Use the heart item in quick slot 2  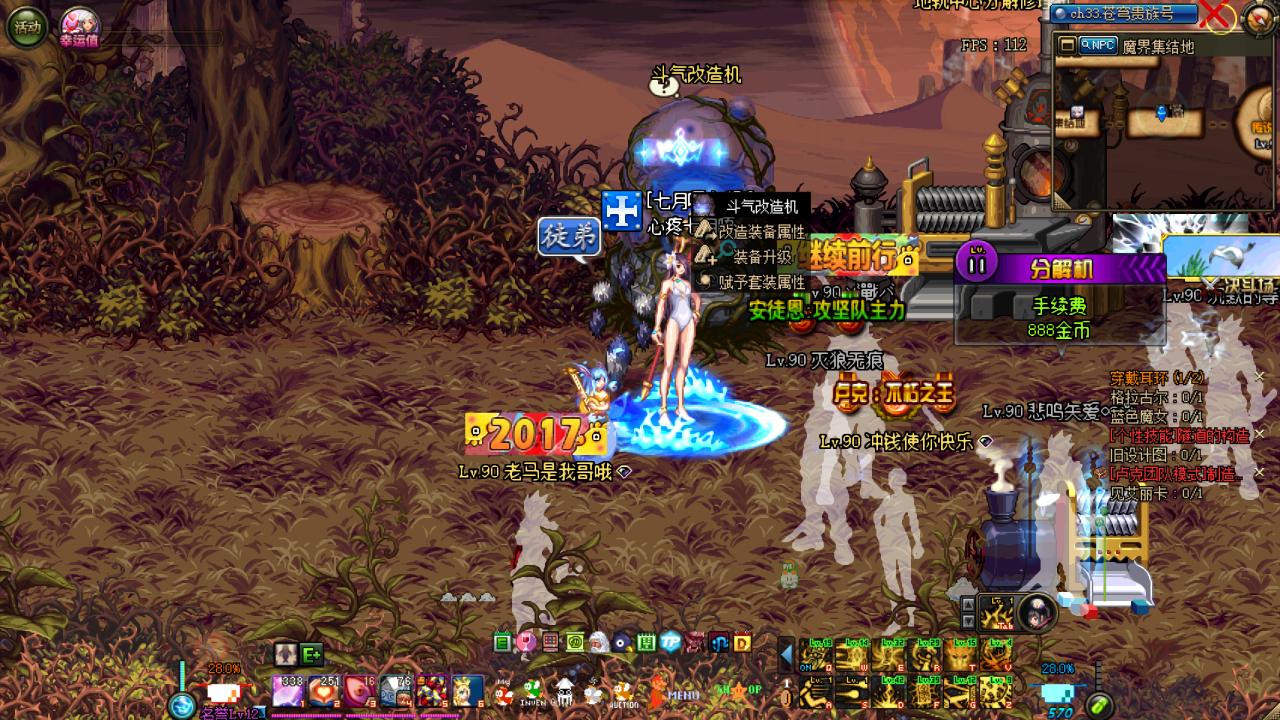coord(324,690)
